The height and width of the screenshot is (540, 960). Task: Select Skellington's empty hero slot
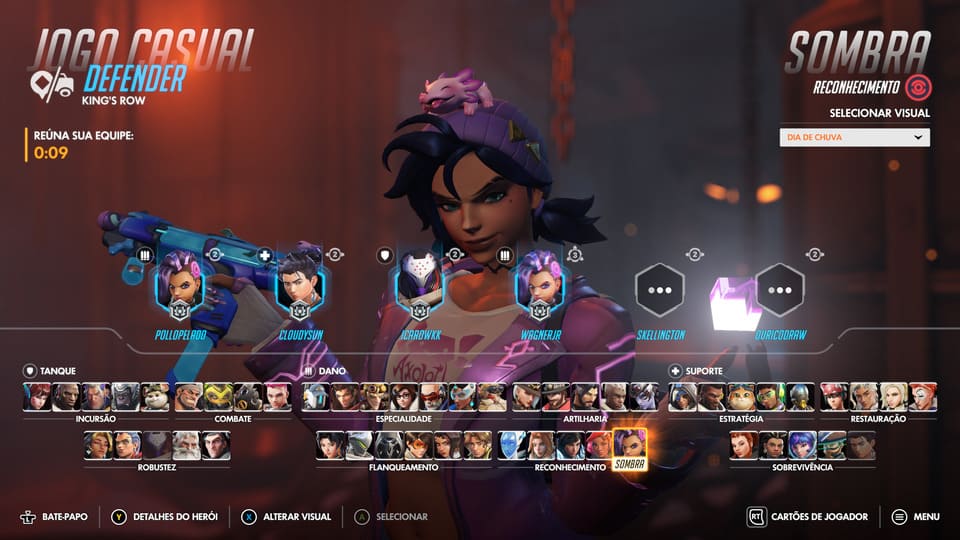[x=660, y=288]
